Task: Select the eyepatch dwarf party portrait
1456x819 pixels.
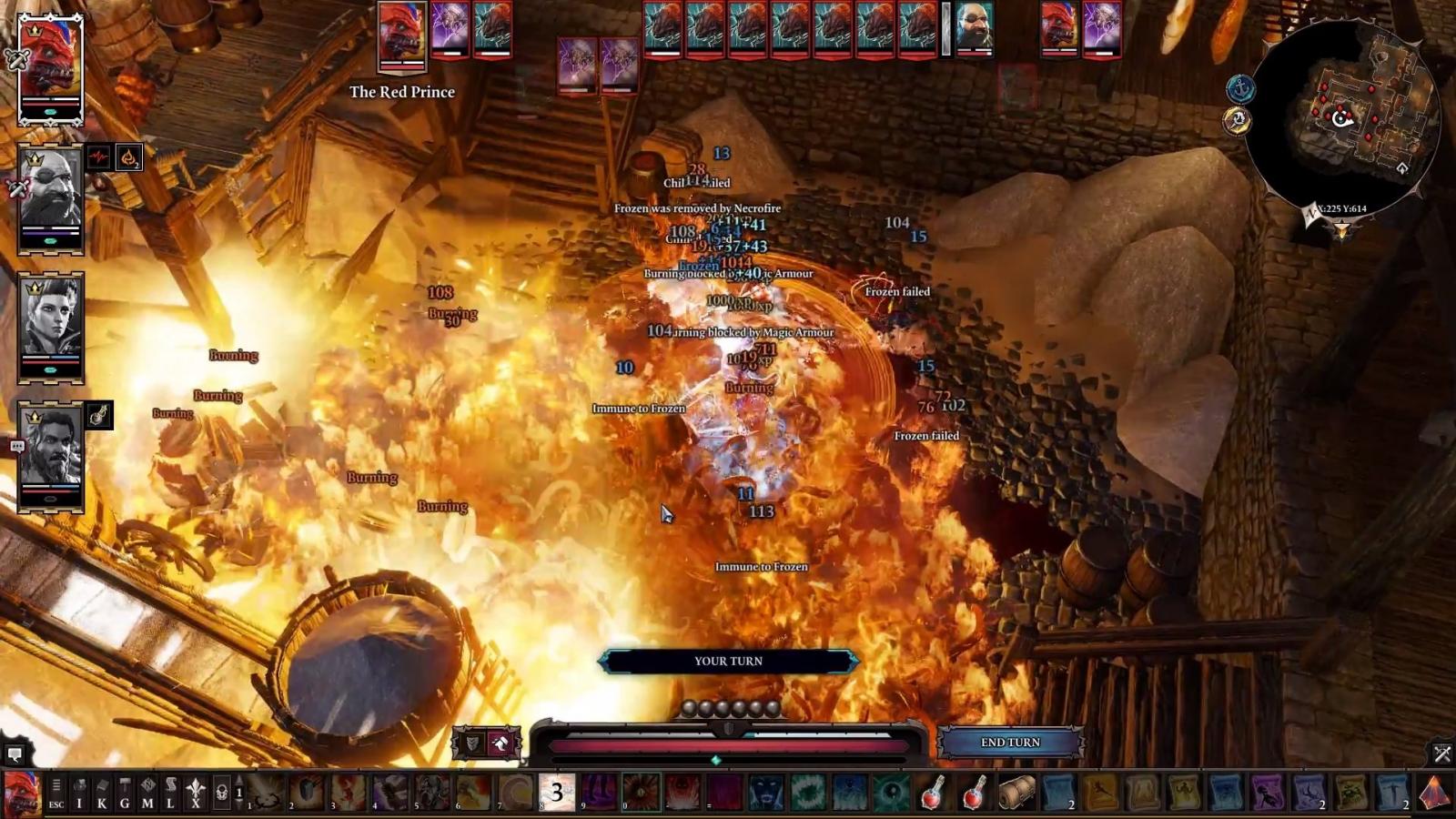Action: click(51, 197)
